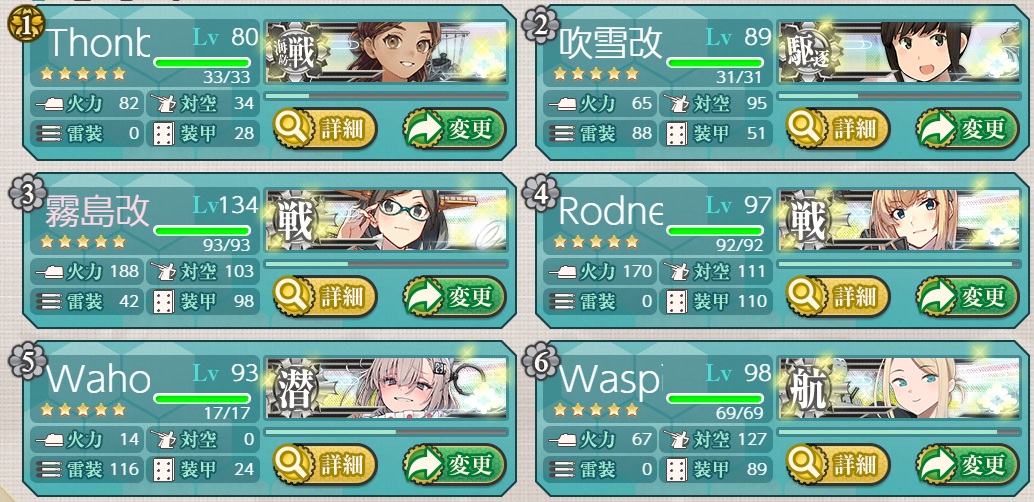The image size is (1034, 502).
Task: Change the 吹雪改 ship with 変更
Action: tap(966, 128)
